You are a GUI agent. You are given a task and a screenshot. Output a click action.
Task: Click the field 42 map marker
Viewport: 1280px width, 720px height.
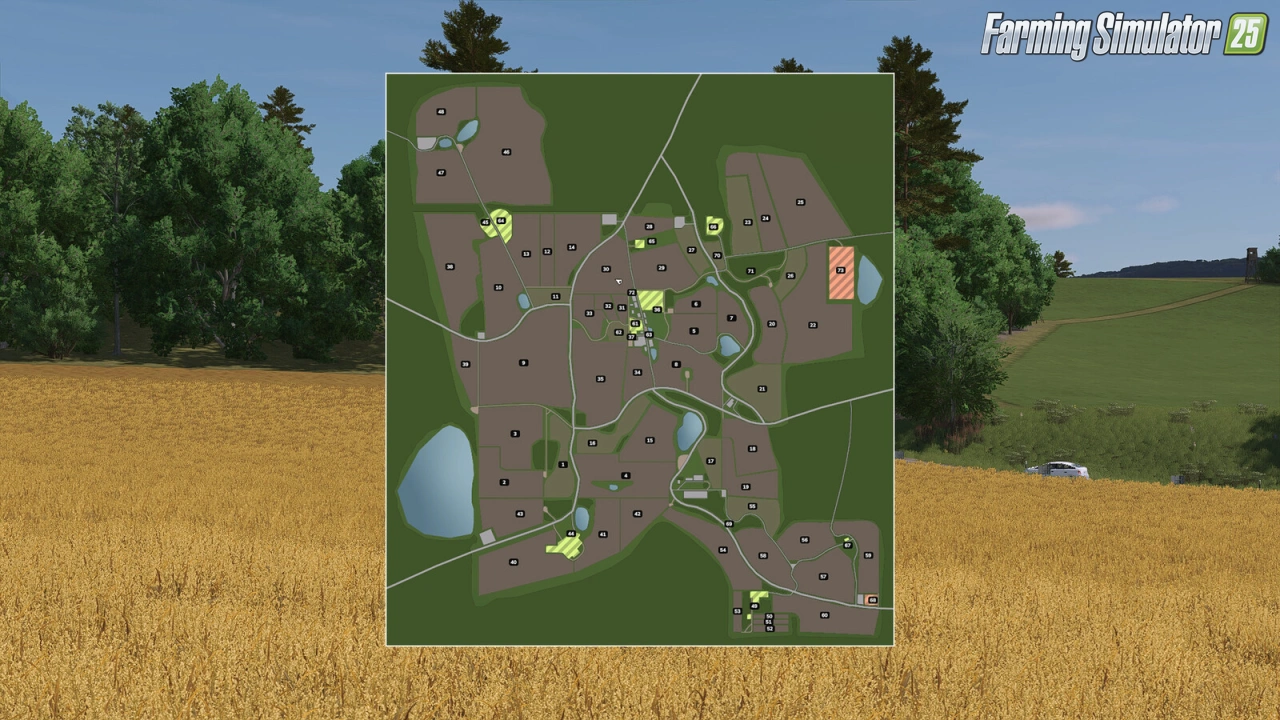[637, 514]
